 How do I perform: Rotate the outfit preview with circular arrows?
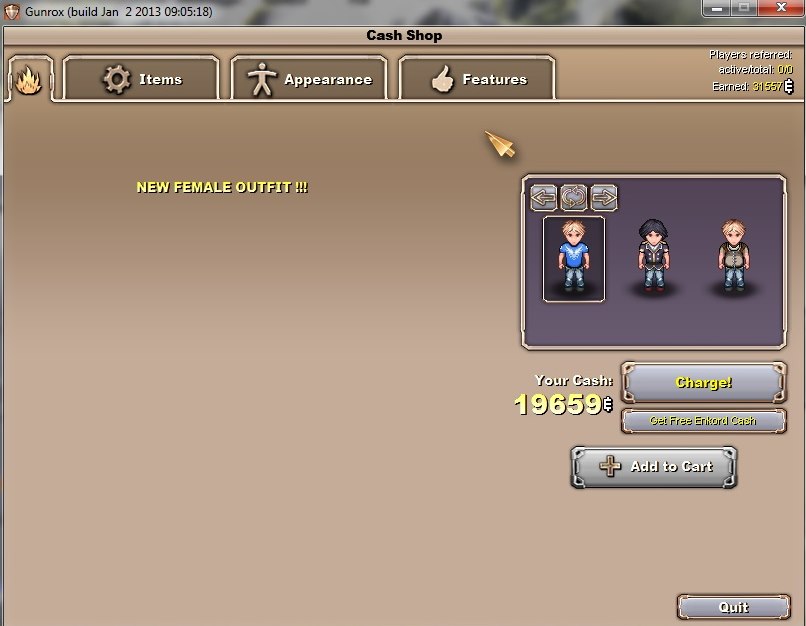(574, 197)
